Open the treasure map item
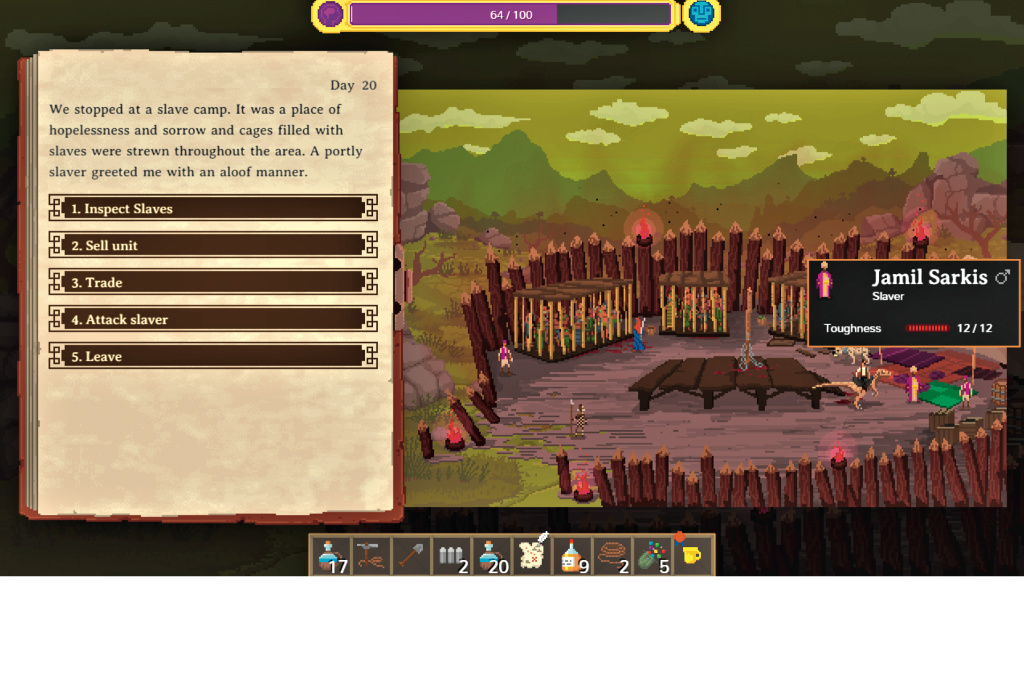 click(531, 553)
